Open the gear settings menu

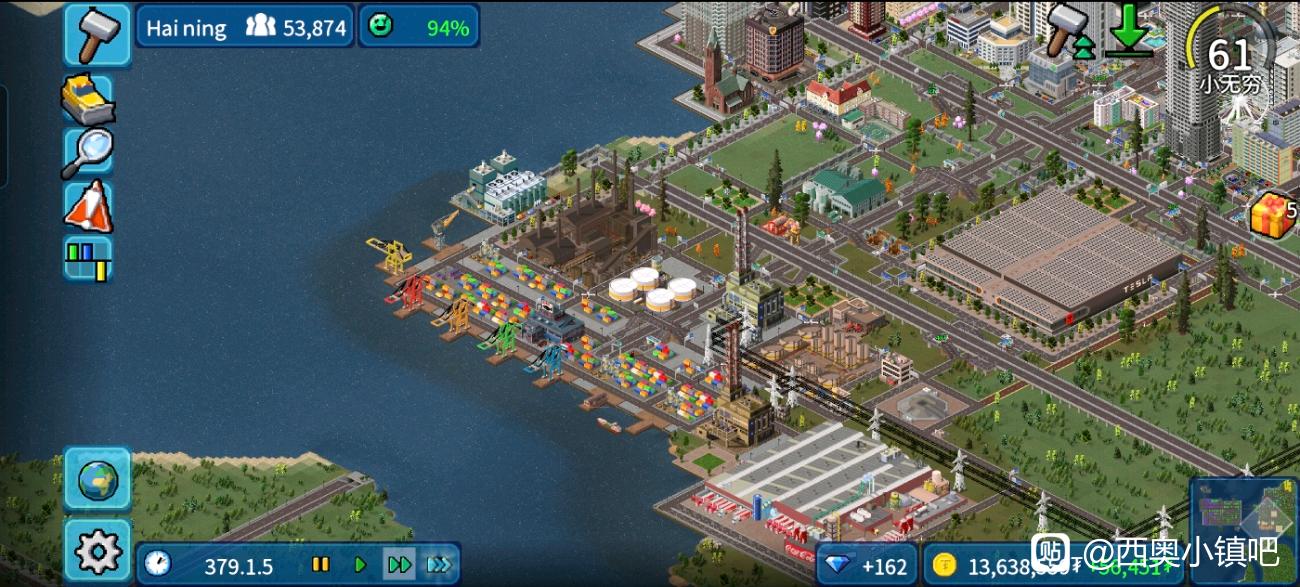coord(97,550)
